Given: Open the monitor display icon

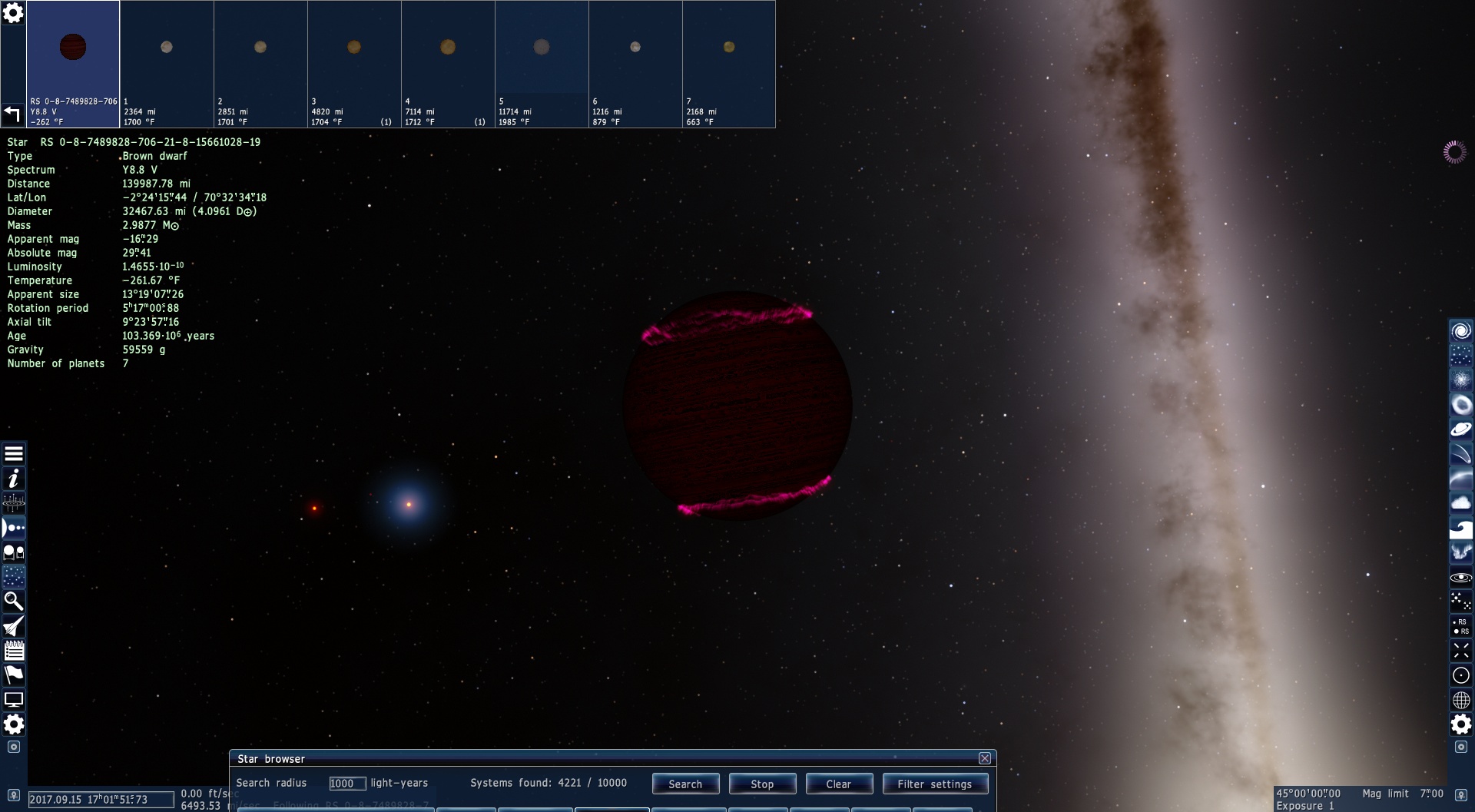Looking at the screenshot, I should point(14,700).
